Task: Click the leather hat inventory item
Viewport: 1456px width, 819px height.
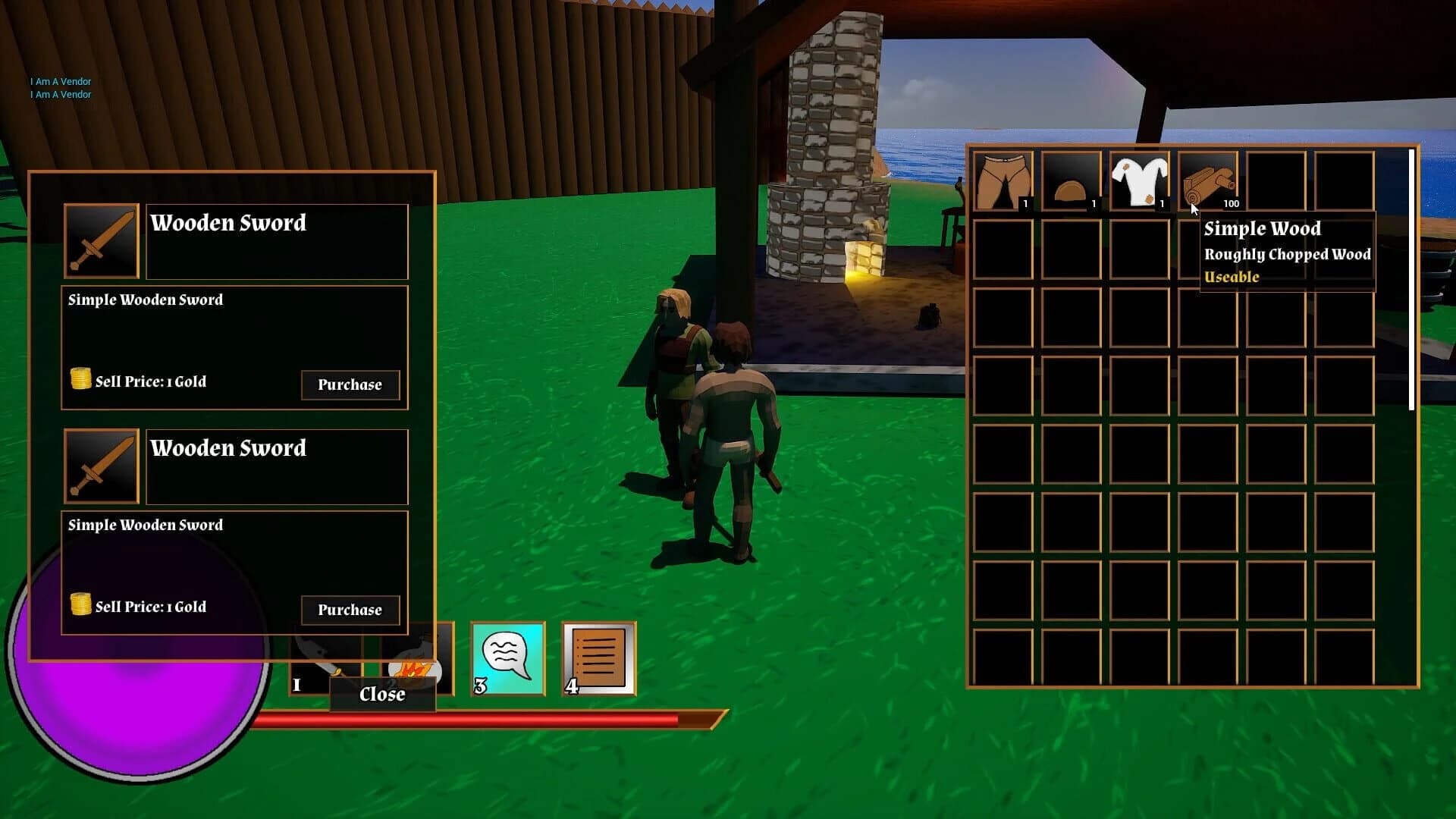Action: tap(1072, 180)
